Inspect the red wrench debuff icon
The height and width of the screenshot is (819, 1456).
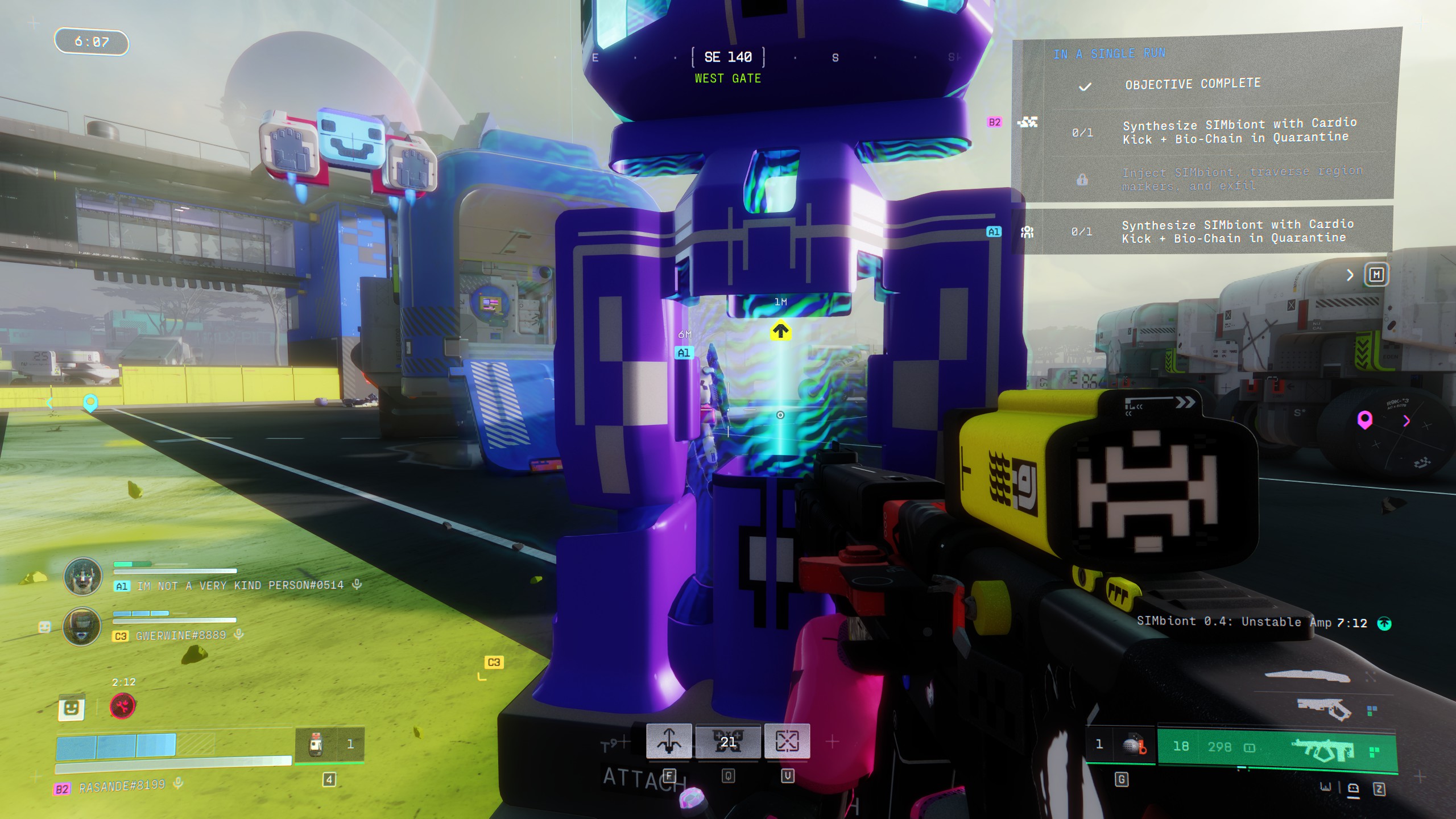[x=122, y=706]
